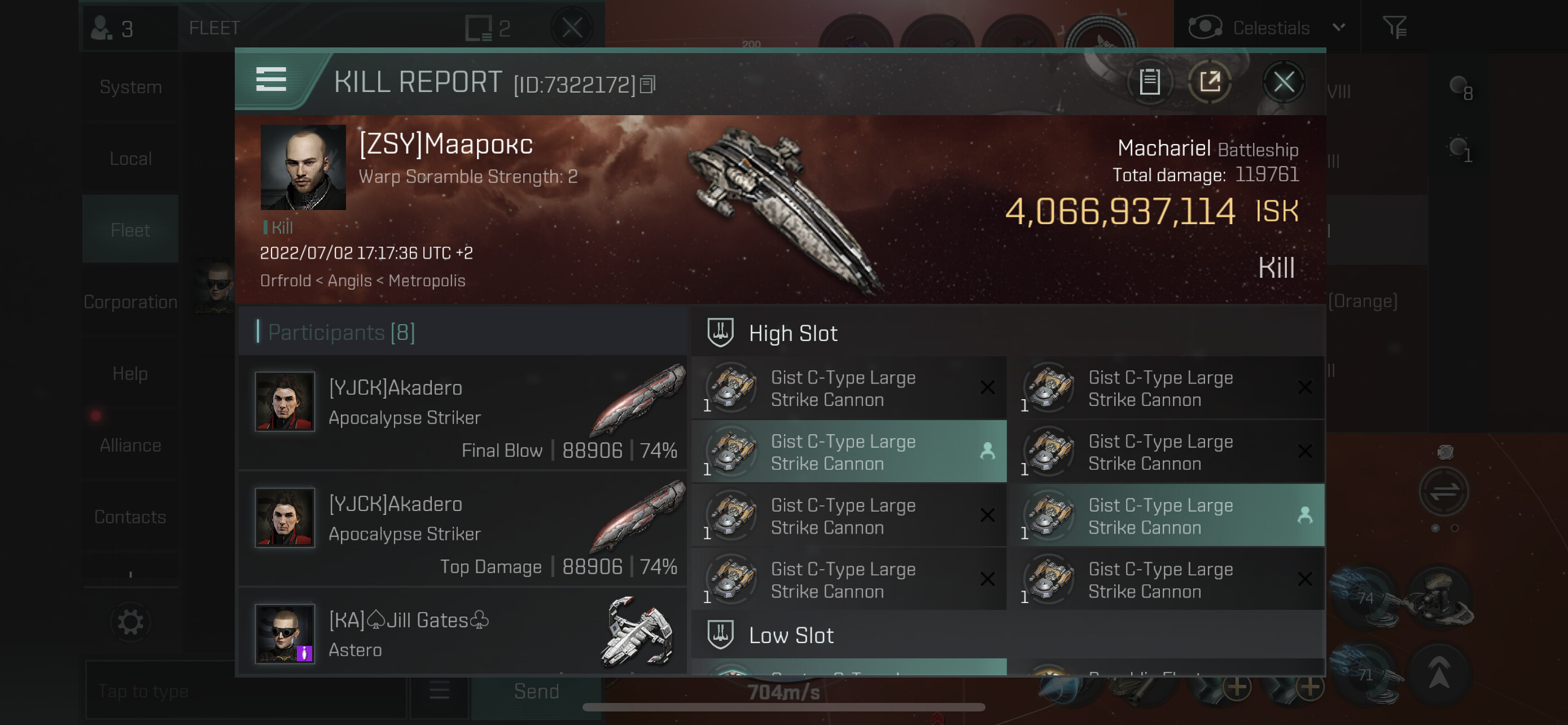Screen dimensions: 1568x725
Task: Close the Kill Report window
Action: (x=1283, y=81)
